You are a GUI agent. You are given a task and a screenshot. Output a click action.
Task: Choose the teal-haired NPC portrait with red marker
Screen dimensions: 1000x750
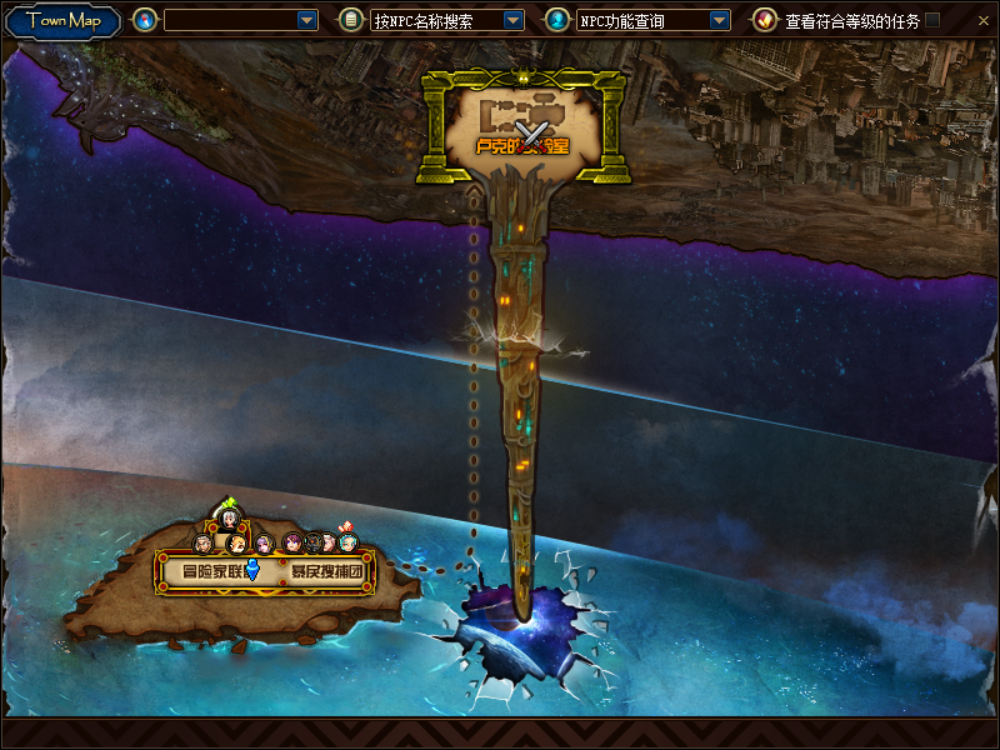[x=348, y=542]
